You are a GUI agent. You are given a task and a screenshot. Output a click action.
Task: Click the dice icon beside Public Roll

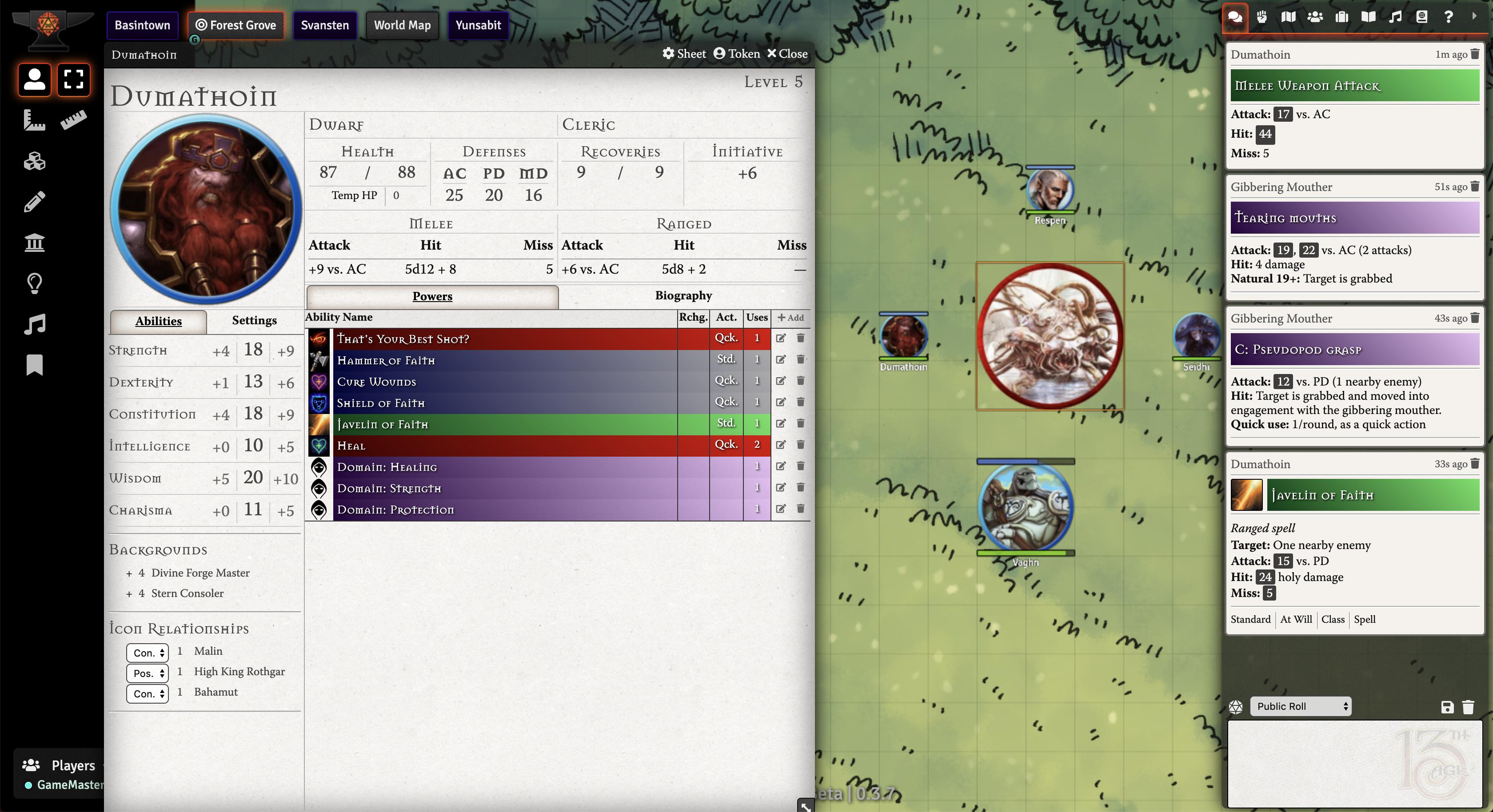1236,707
